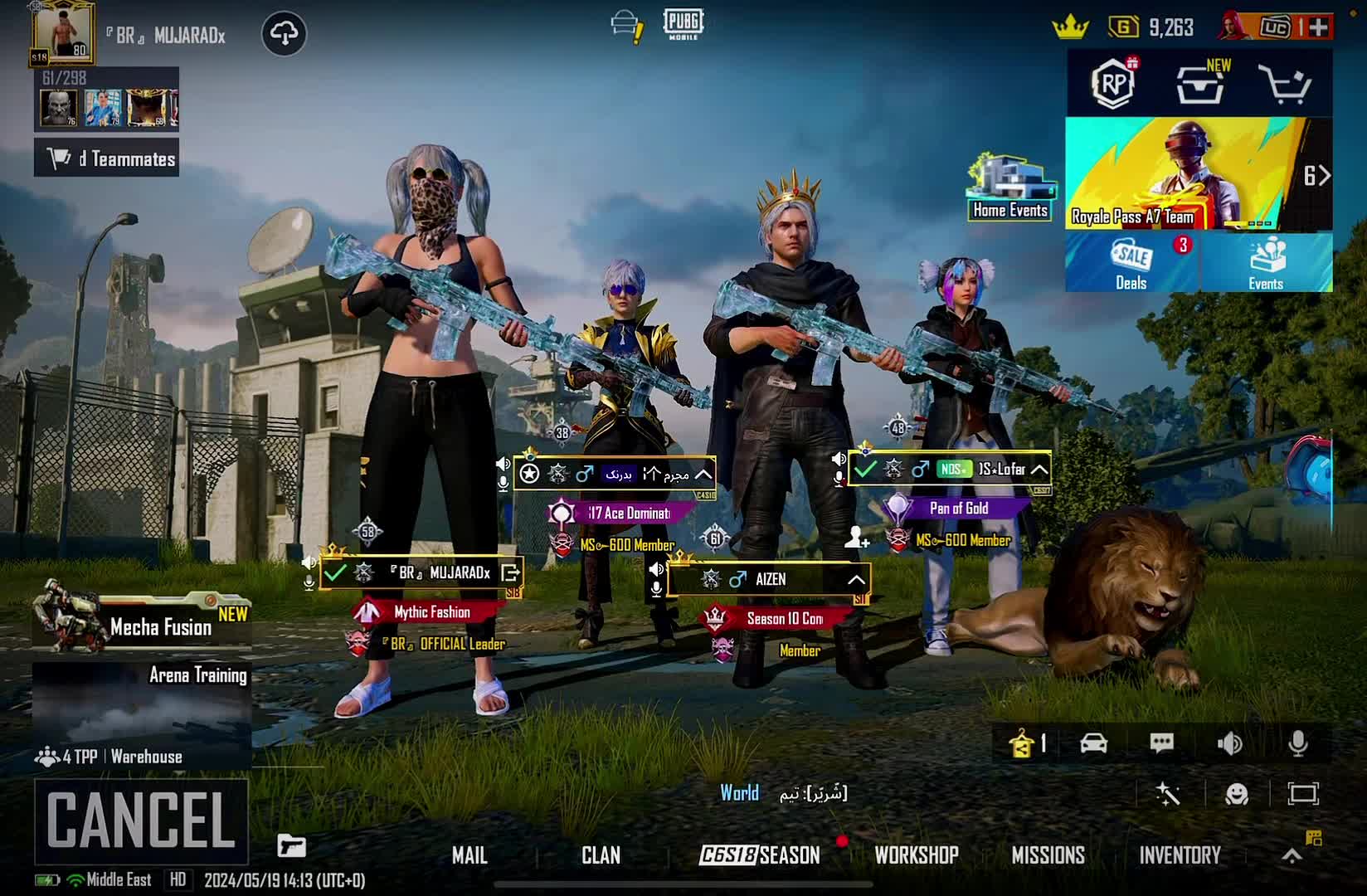Open the Mecha Fusion mode banner
Viewport: 1367px width, 896px height.
coord(141,620)
